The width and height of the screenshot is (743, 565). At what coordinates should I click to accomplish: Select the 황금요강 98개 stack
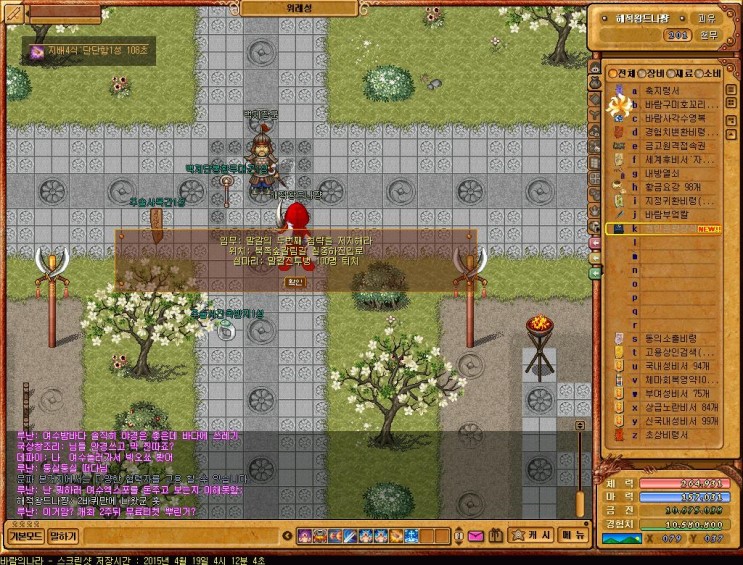pyautogui.click(x=667, y=187)
